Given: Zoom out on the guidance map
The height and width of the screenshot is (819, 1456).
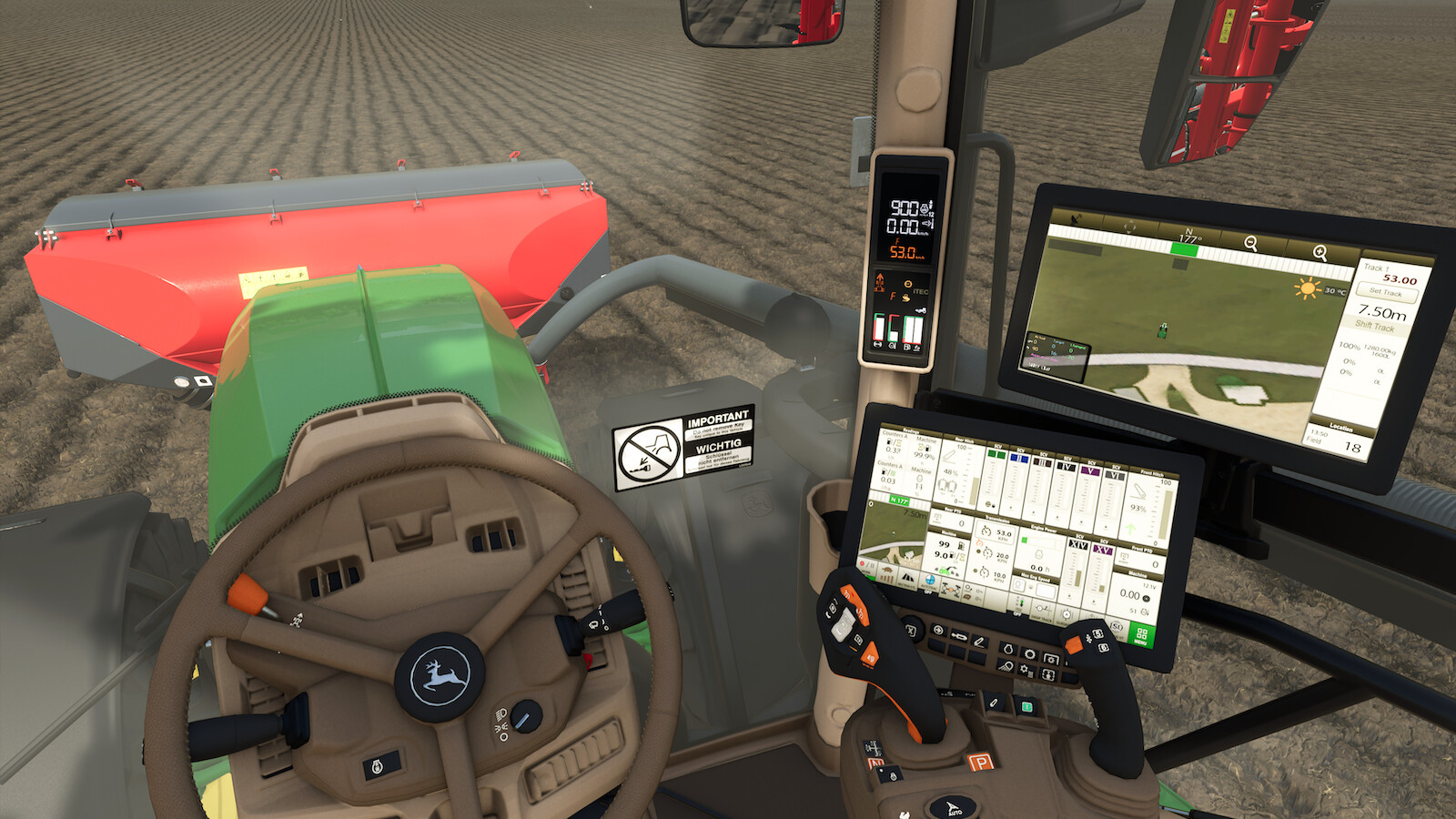Looking at the screenshot, I should pos(1252,242).
